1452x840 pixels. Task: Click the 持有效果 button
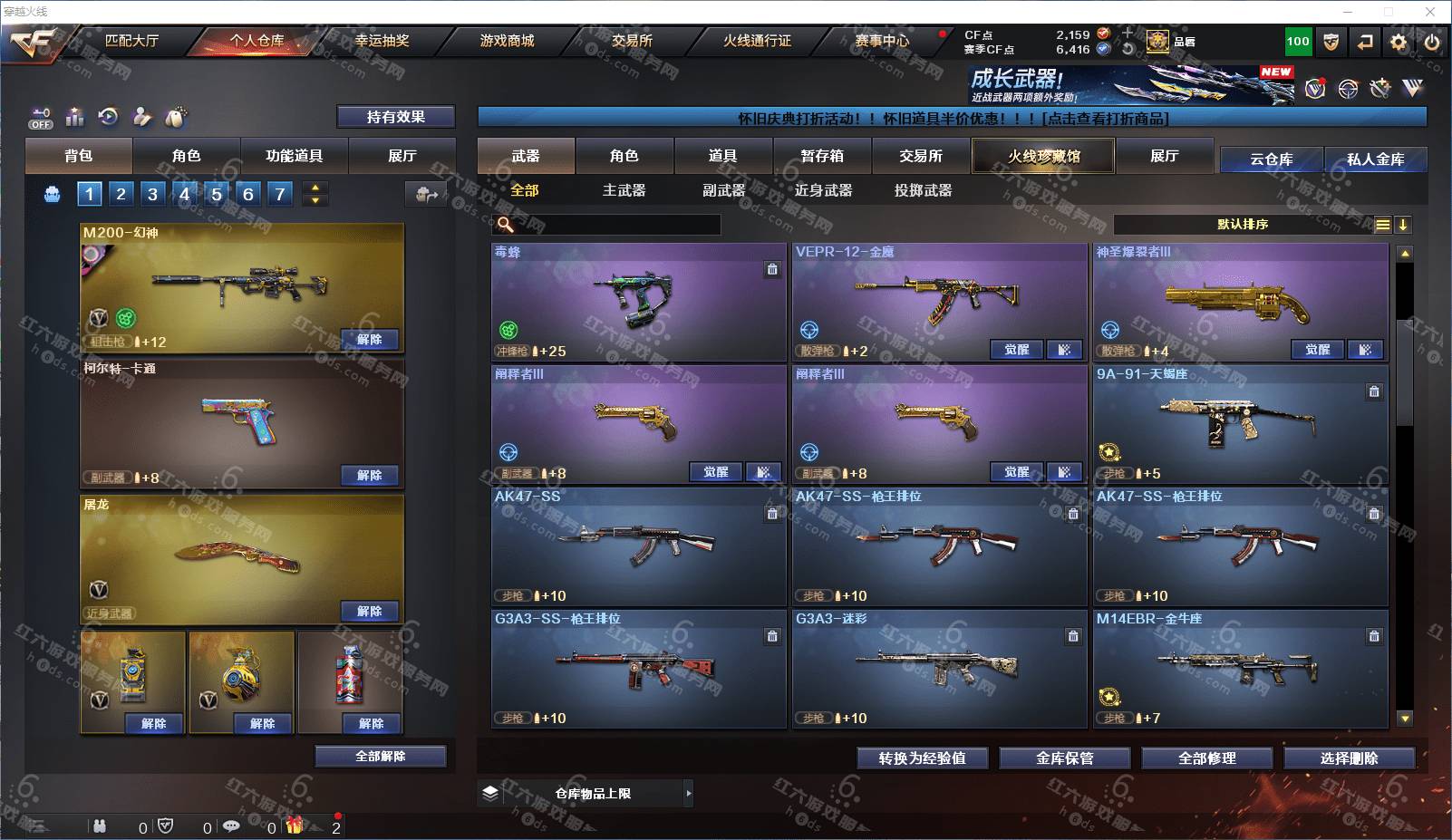coord(395,117)
